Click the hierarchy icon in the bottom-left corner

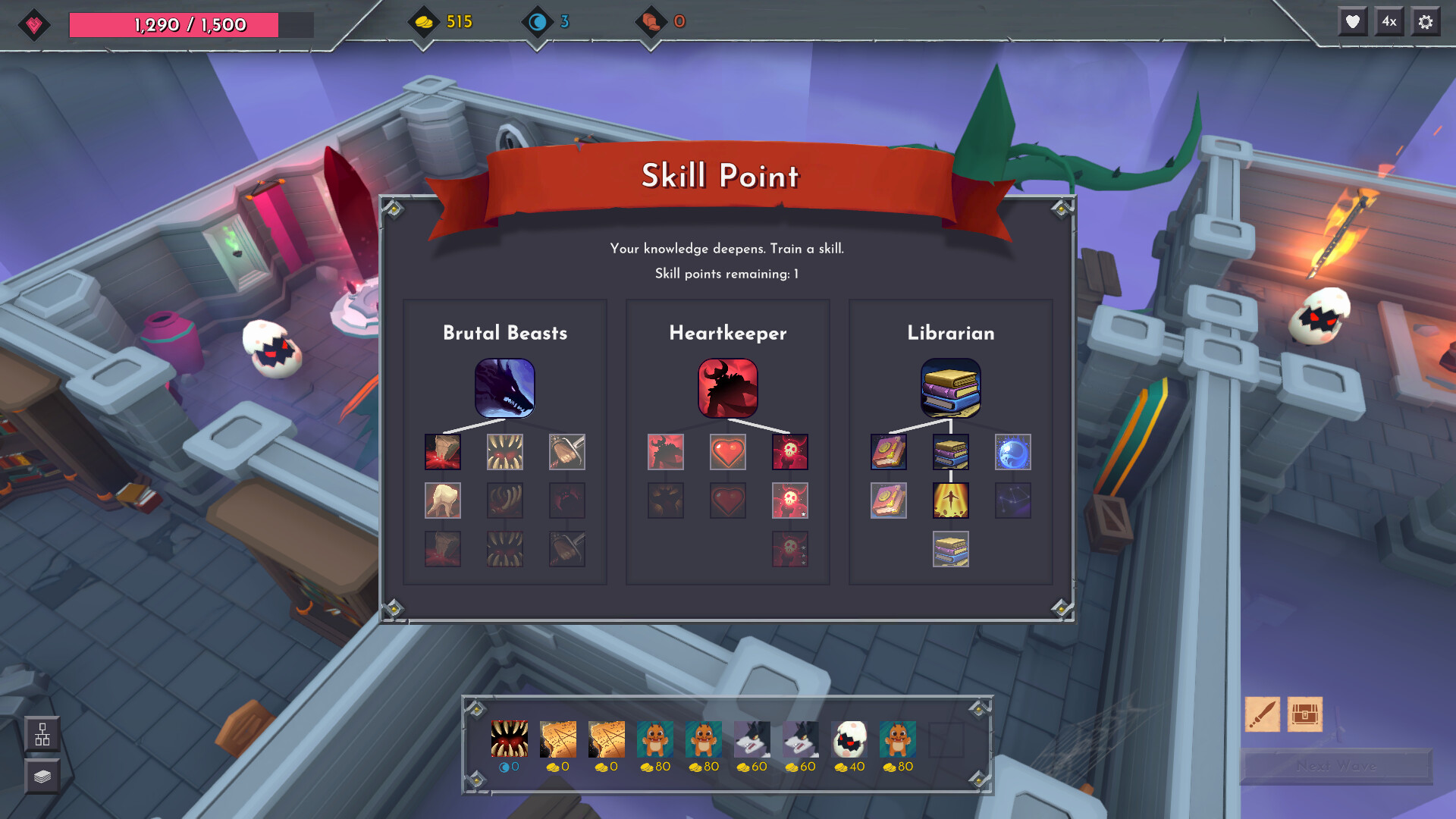pyautogui.click(x=42, y=734)
